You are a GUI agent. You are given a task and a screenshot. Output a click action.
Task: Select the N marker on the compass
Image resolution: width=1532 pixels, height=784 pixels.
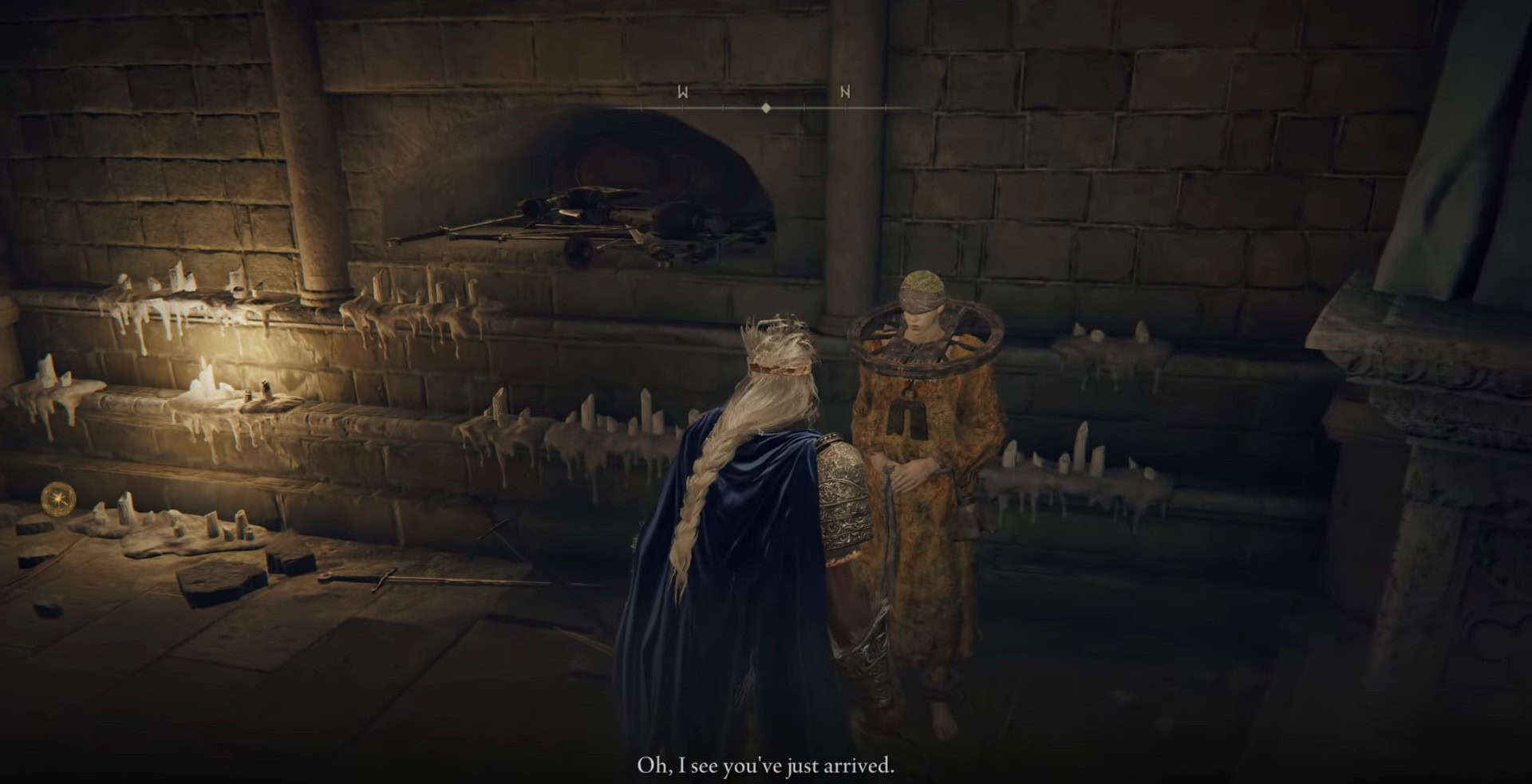point(845,93)
